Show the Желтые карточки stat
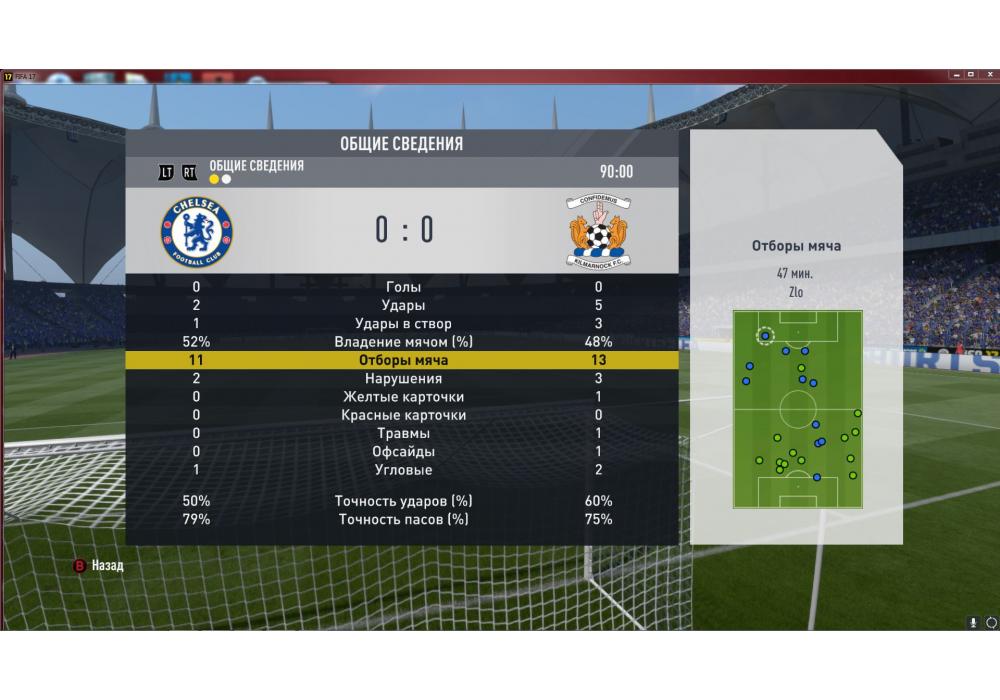This screenshot has height=700, width=1000. (x=403, y=397)
